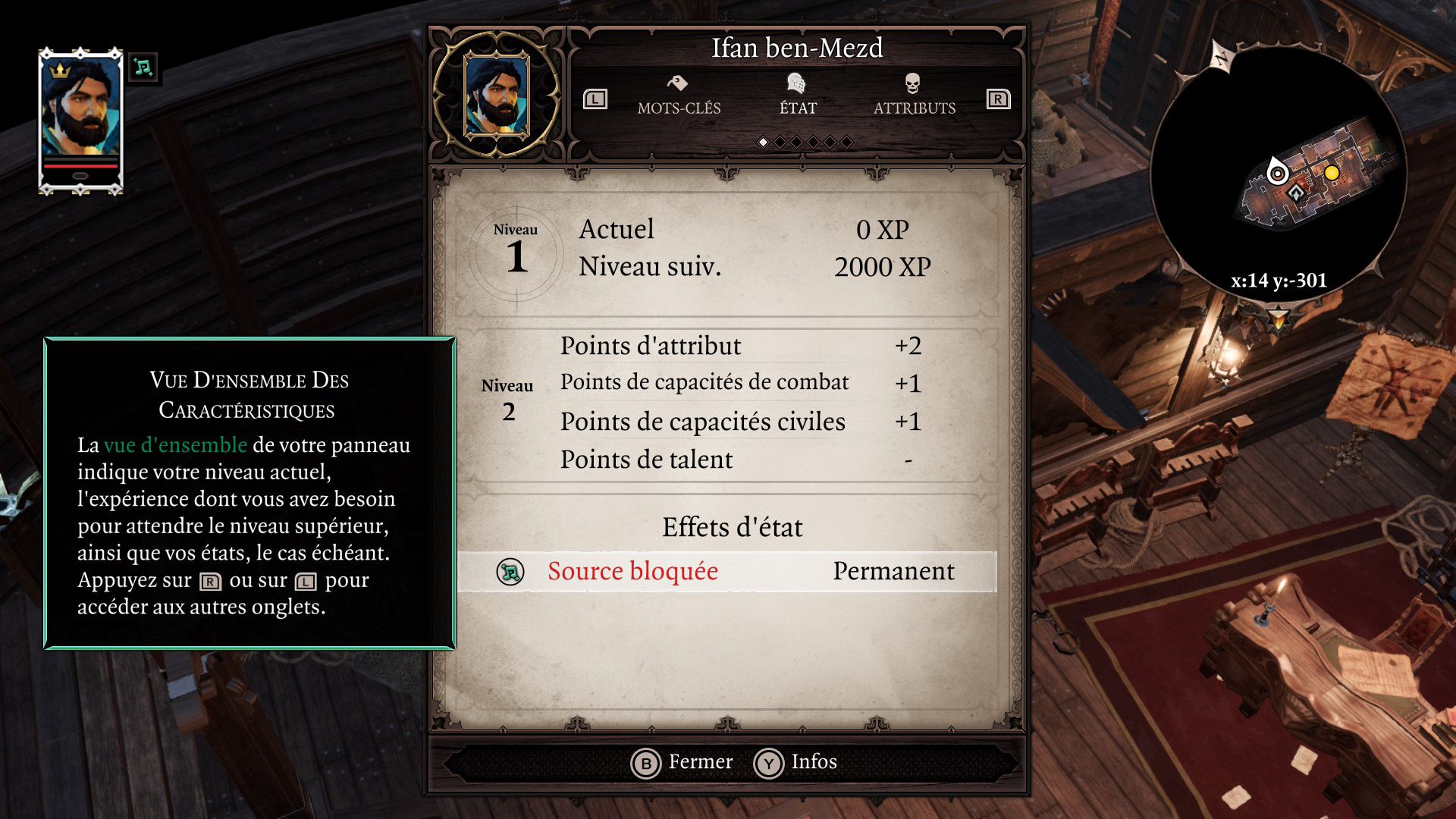Select the État tab
The width and height of the screenshot is (1456, 819).
click(x=798, y=96)
